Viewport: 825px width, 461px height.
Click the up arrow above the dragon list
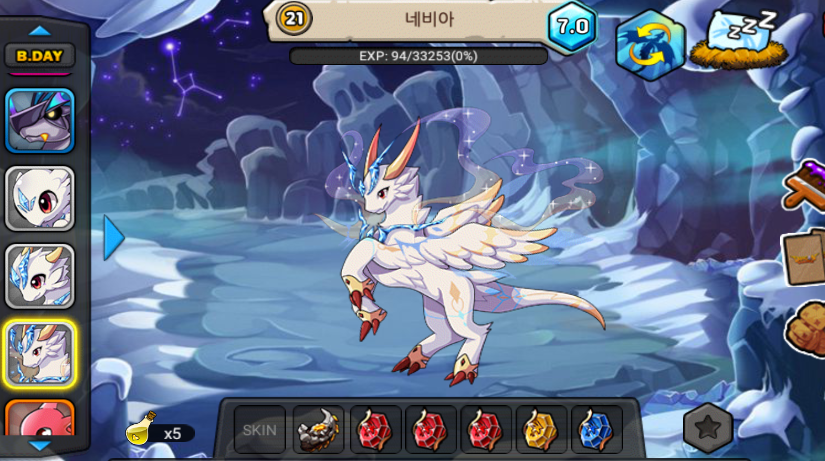[40, 31]
